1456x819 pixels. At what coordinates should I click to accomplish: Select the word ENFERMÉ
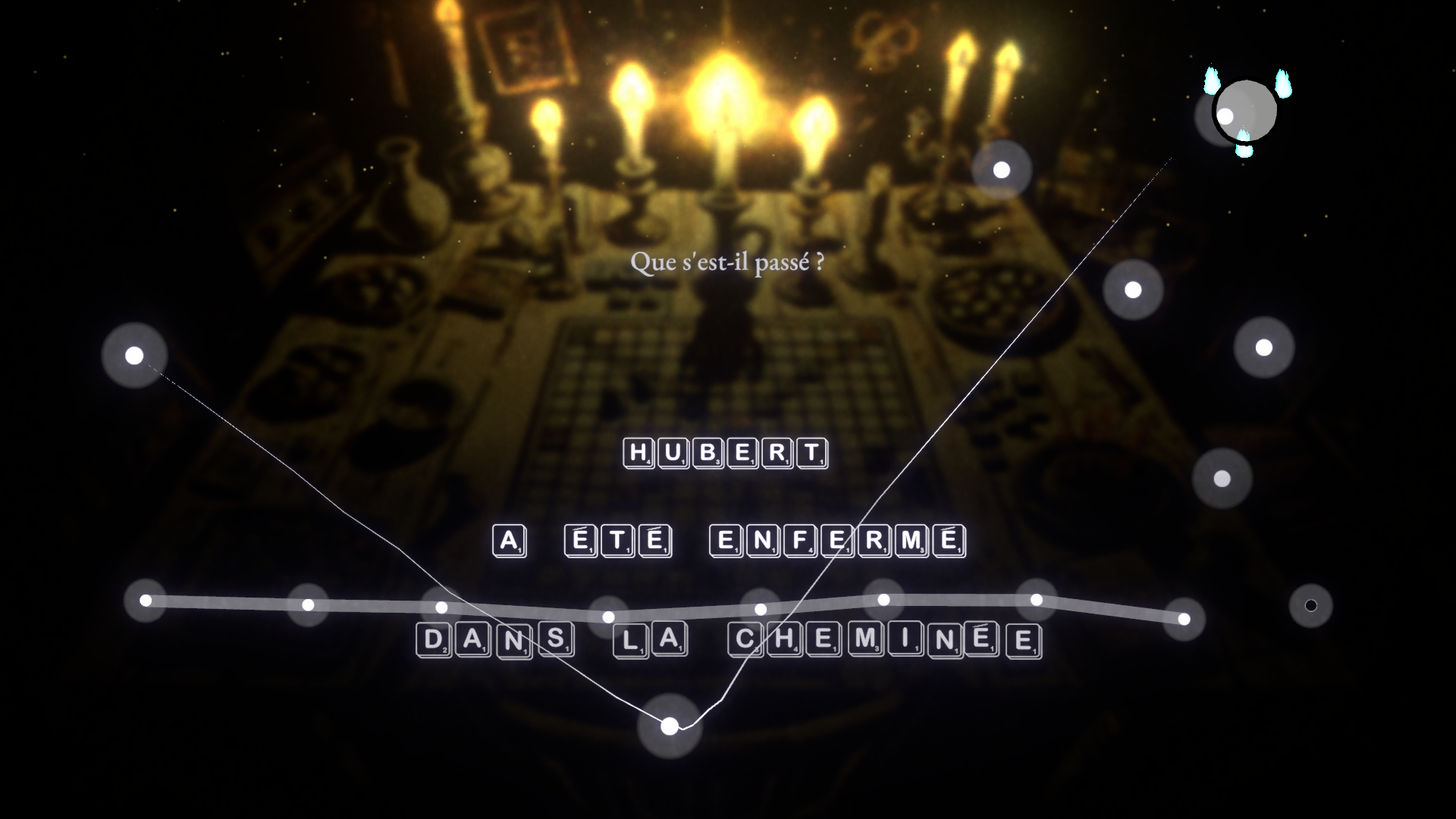point(836,541)
